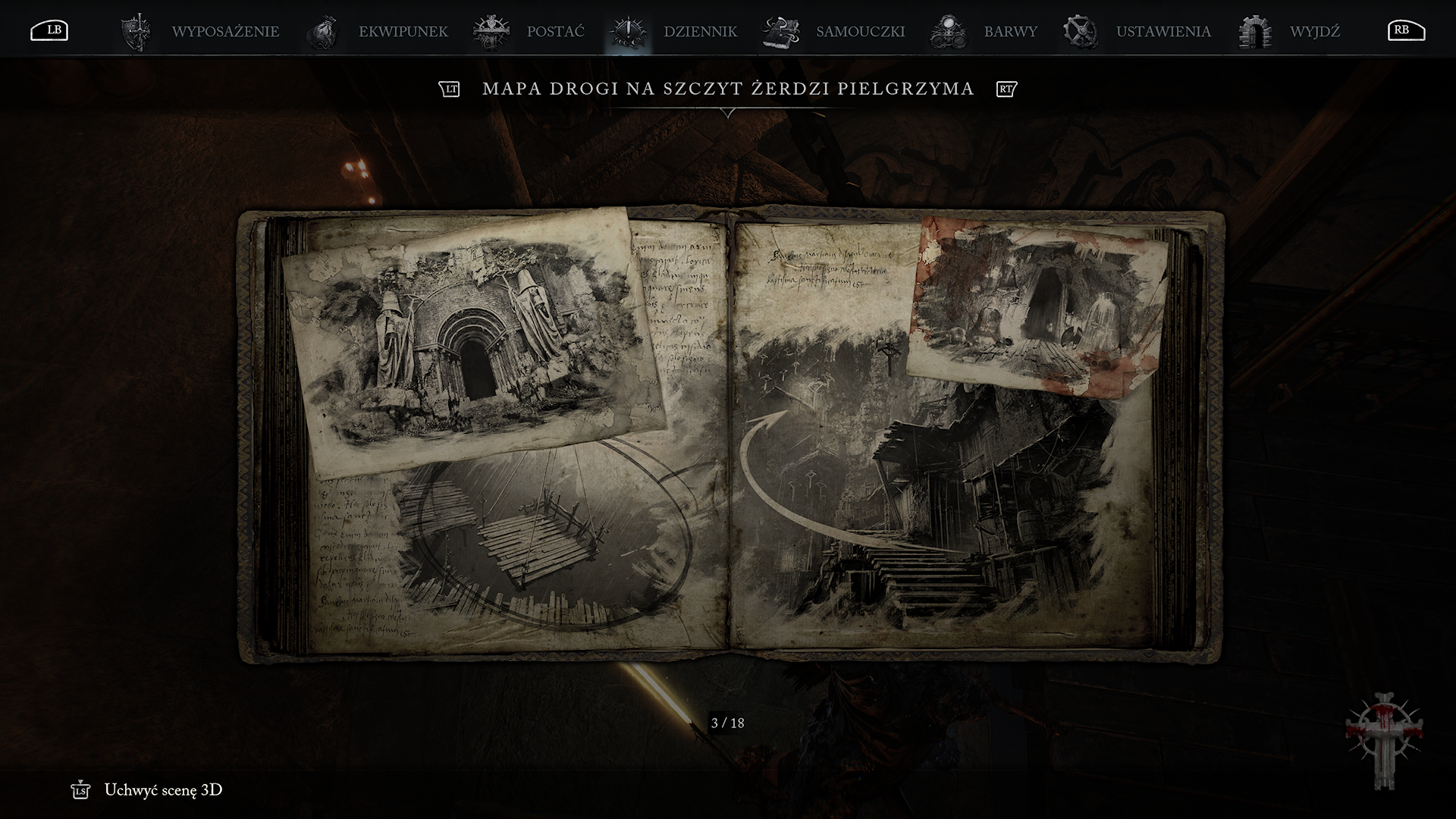Click the arched gate sketch thumbnail
Image resolution: width=1456 pixels, height=819 pixels.
click(471, 337)
